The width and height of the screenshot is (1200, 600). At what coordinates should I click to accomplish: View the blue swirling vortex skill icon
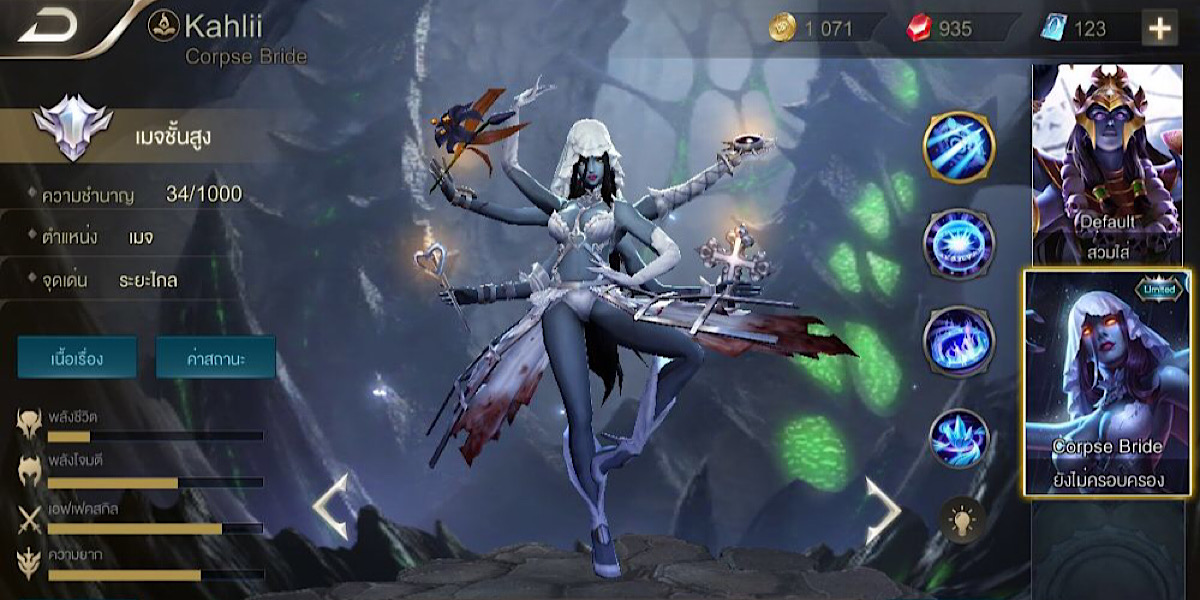pos(958,340)
